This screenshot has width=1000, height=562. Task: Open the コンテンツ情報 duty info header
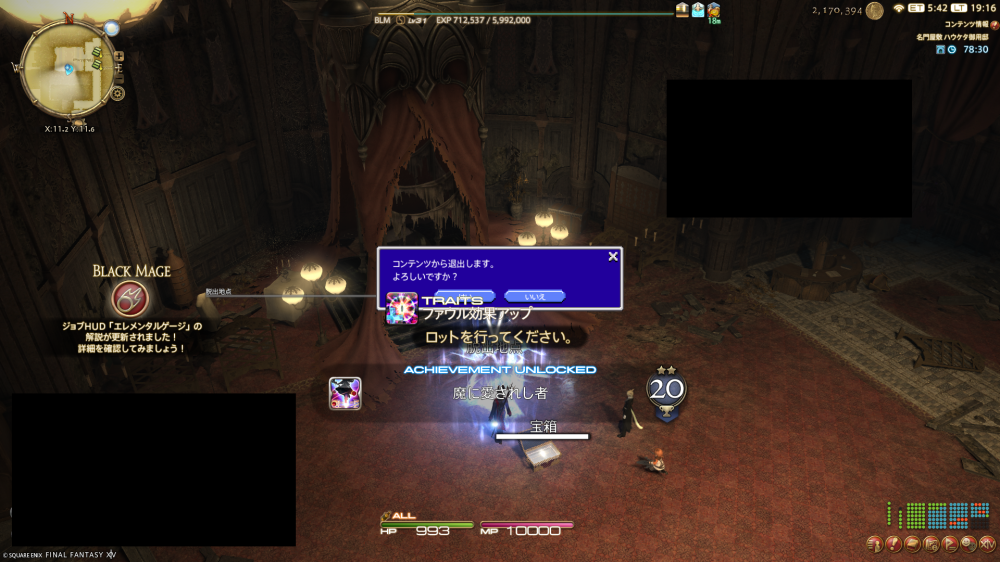pos(965,23)
